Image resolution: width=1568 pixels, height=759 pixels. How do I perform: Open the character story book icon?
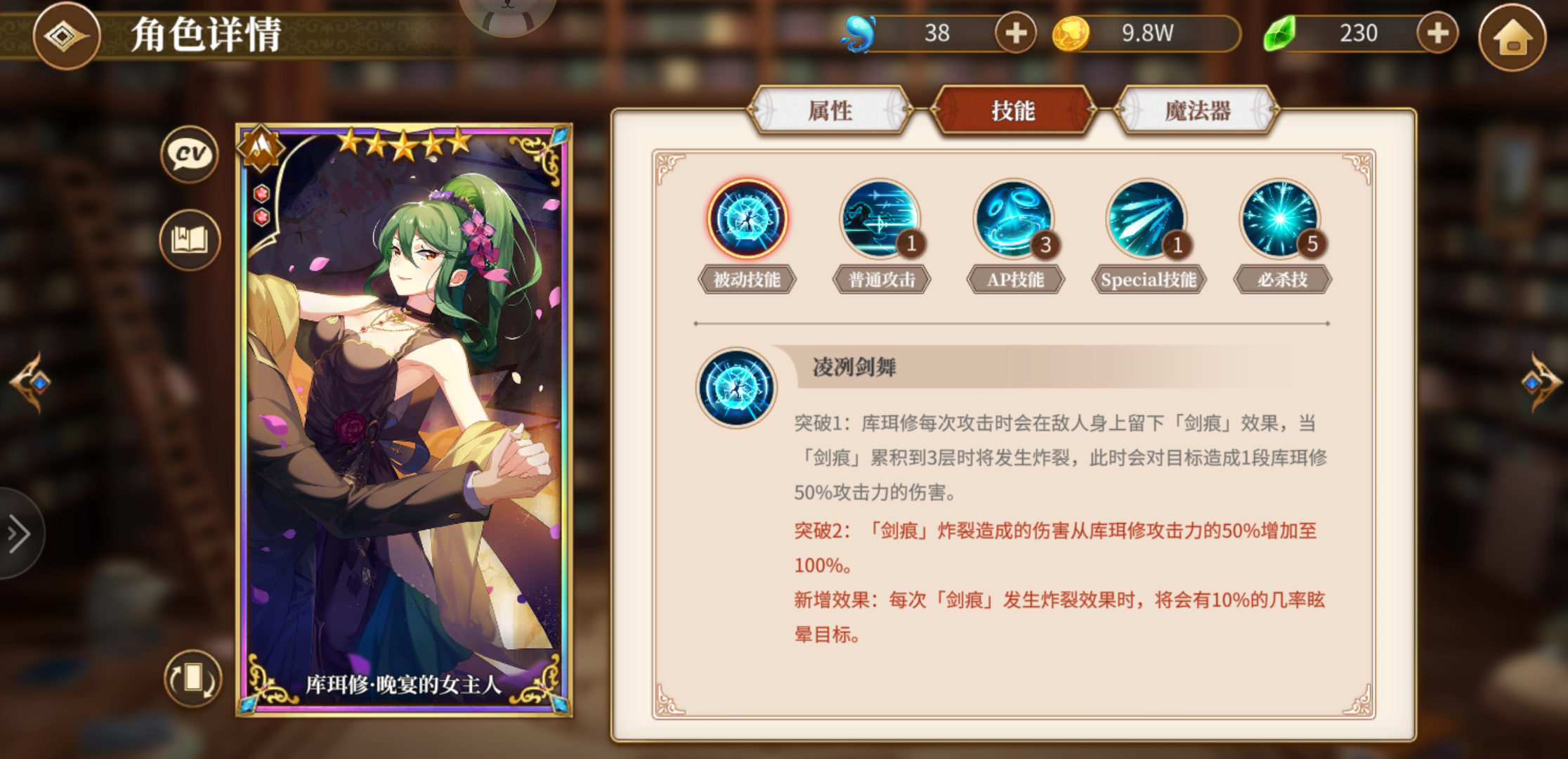click(x=190, y=239)
